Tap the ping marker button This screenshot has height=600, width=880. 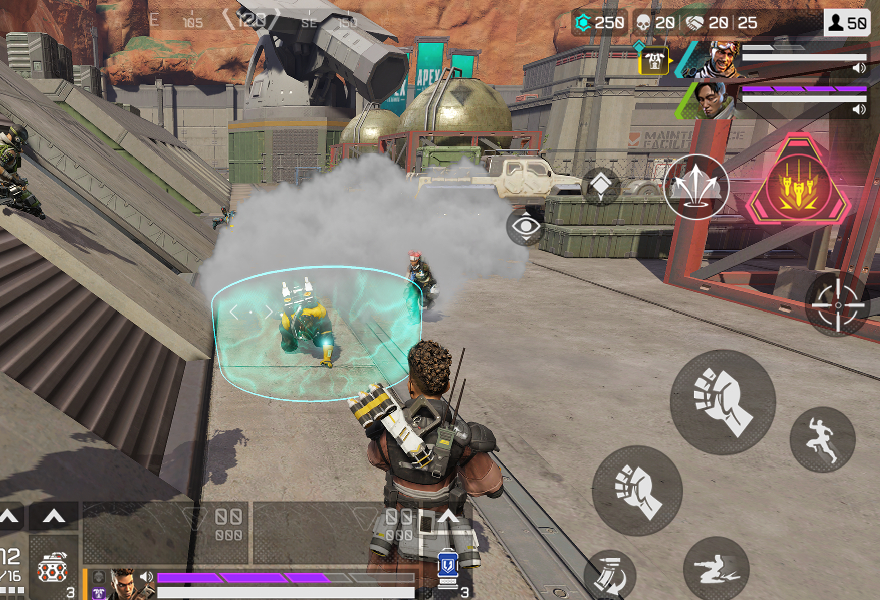[601, 186]
